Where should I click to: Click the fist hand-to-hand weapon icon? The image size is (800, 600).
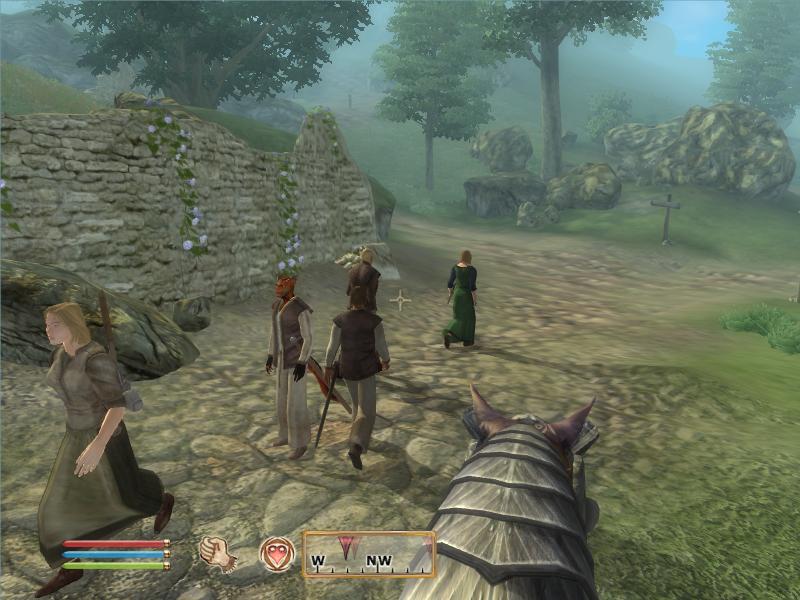tap(217, 553)
